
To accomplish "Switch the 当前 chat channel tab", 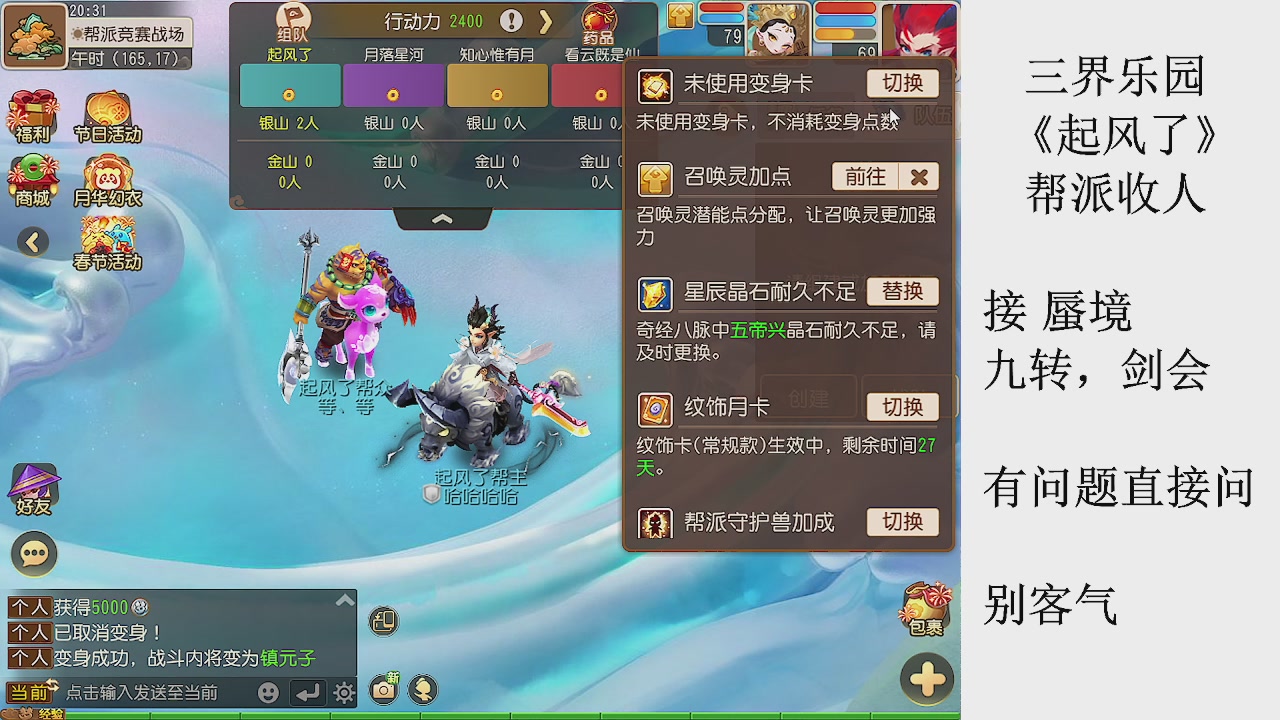I will [x=30, y=690].
